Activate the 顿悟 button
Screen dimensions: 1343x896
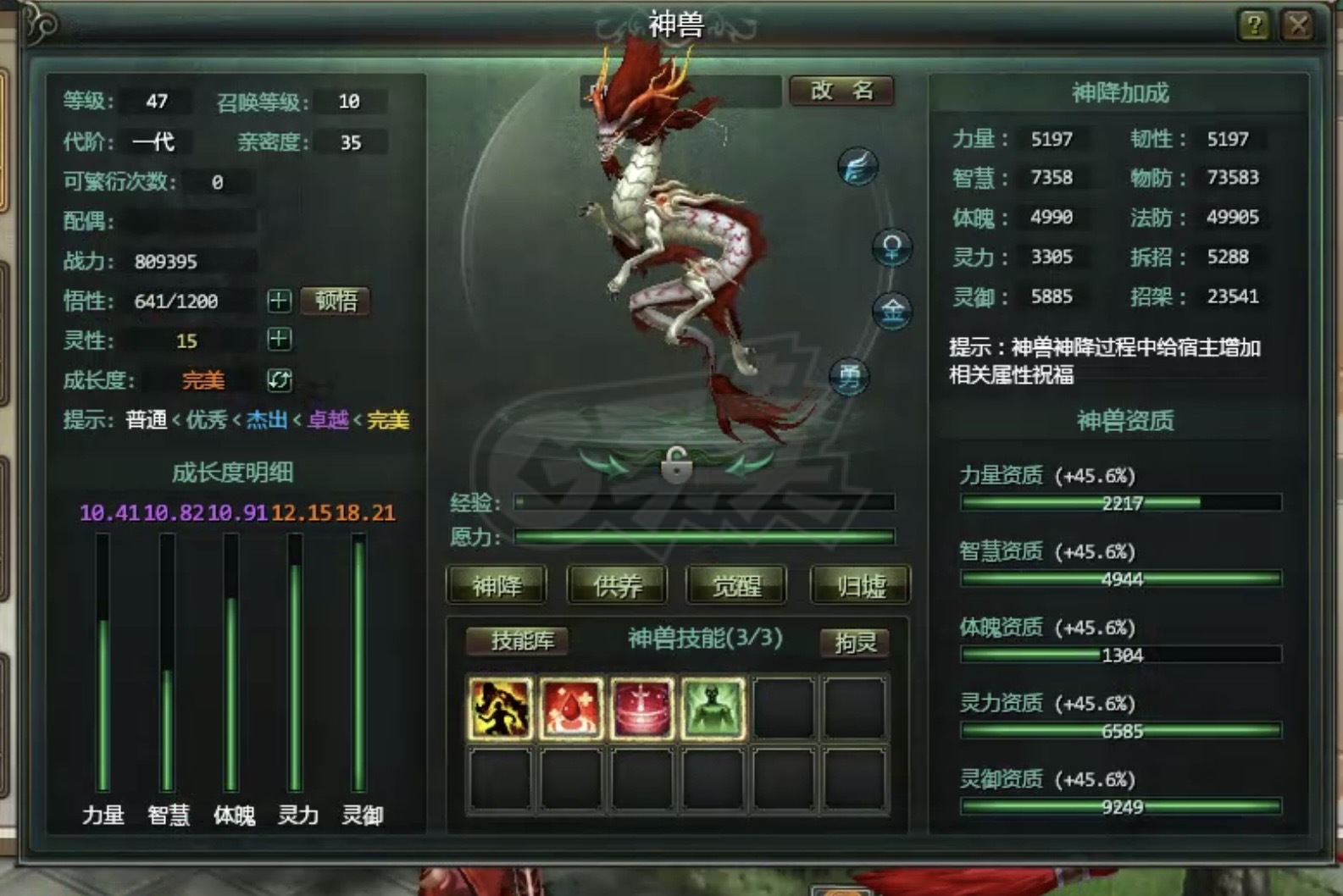336,300
